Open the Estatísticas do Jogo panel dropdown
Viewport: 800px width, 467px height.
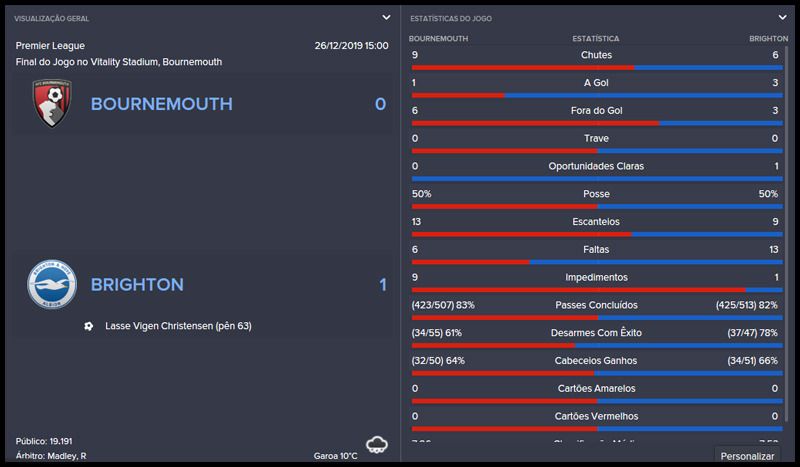pos(782,17)
